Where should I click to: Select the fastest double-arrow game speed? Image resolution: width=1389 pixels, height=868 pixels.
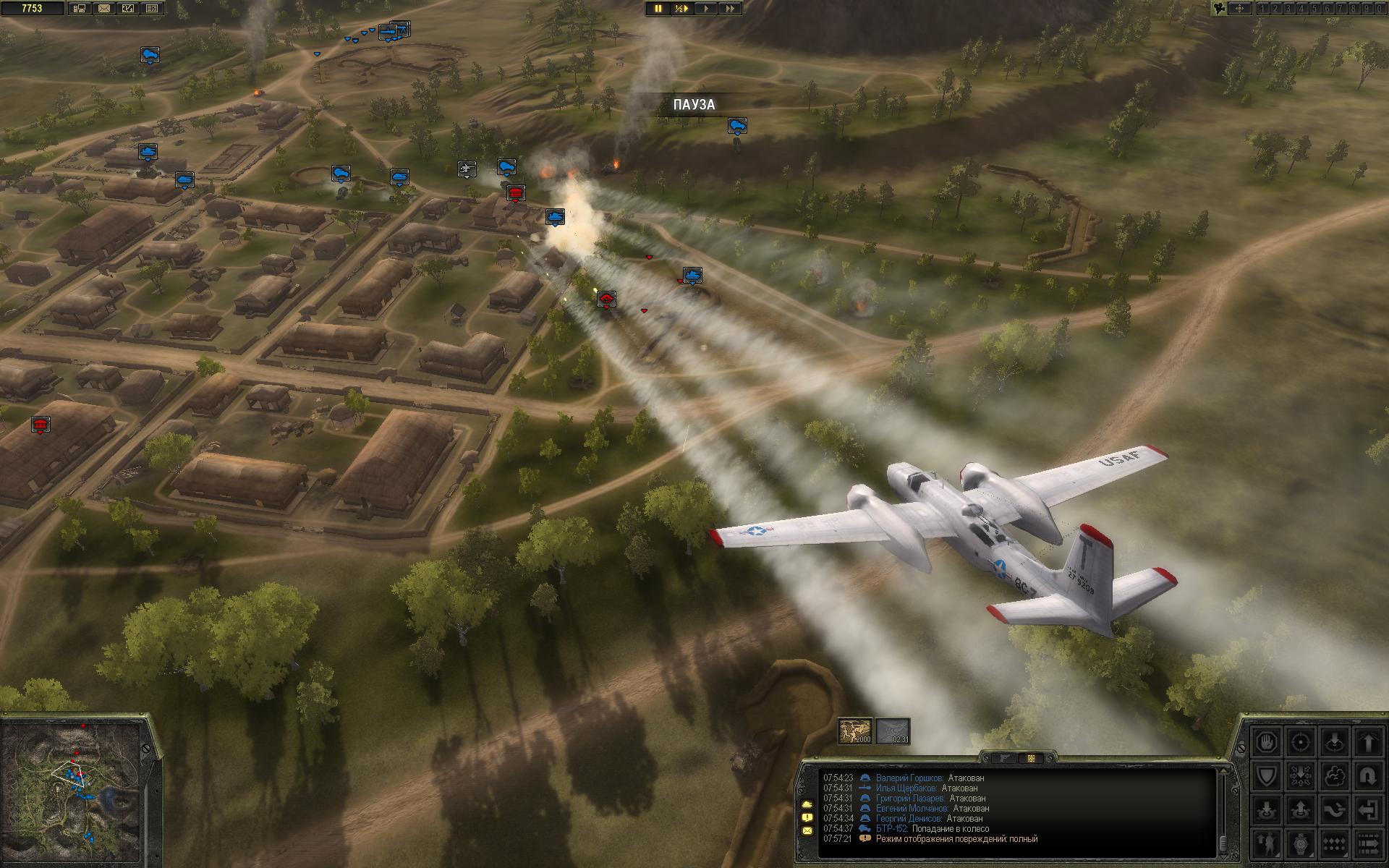730,9
